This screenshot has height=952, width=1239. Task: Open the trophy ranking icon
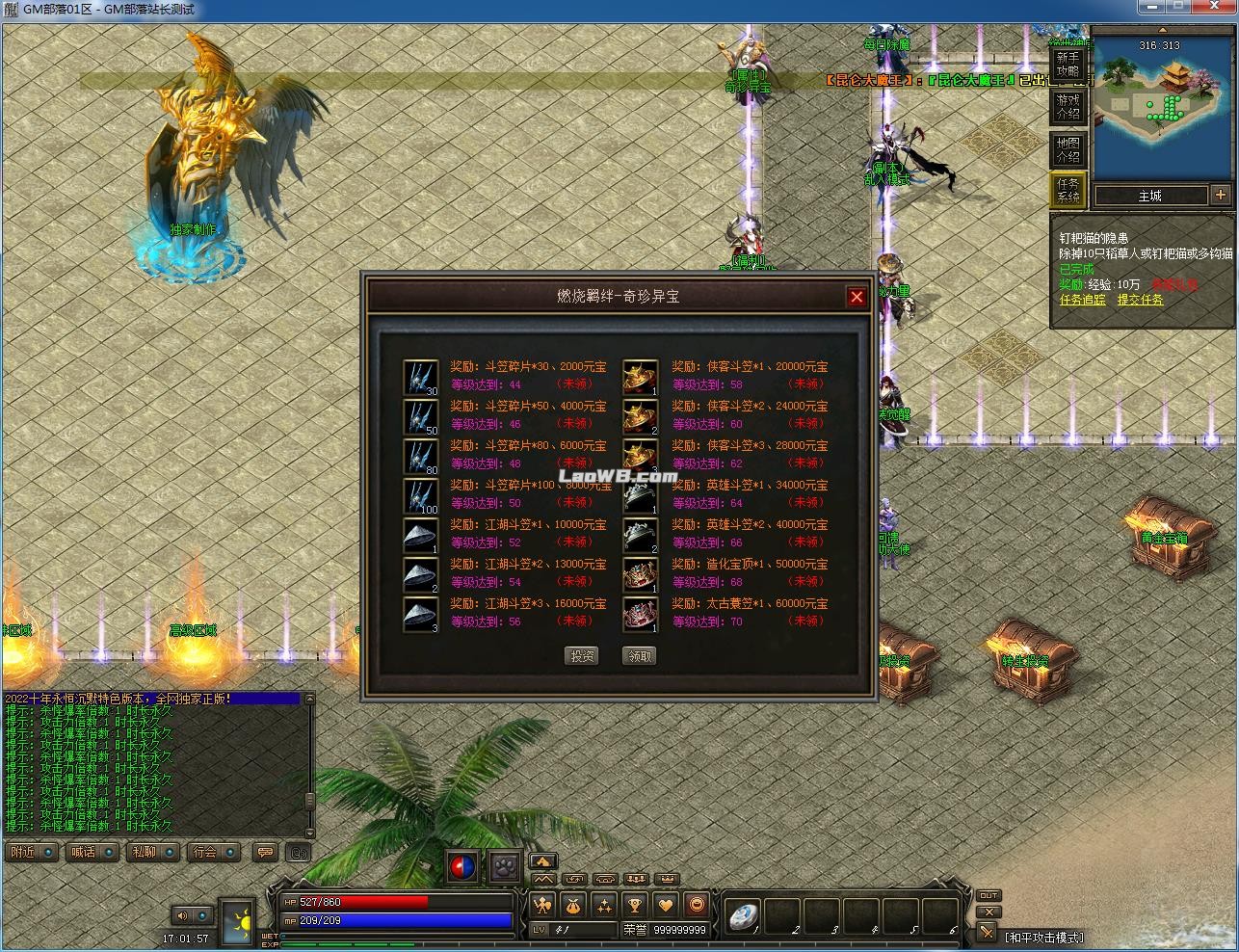[635, 906]
